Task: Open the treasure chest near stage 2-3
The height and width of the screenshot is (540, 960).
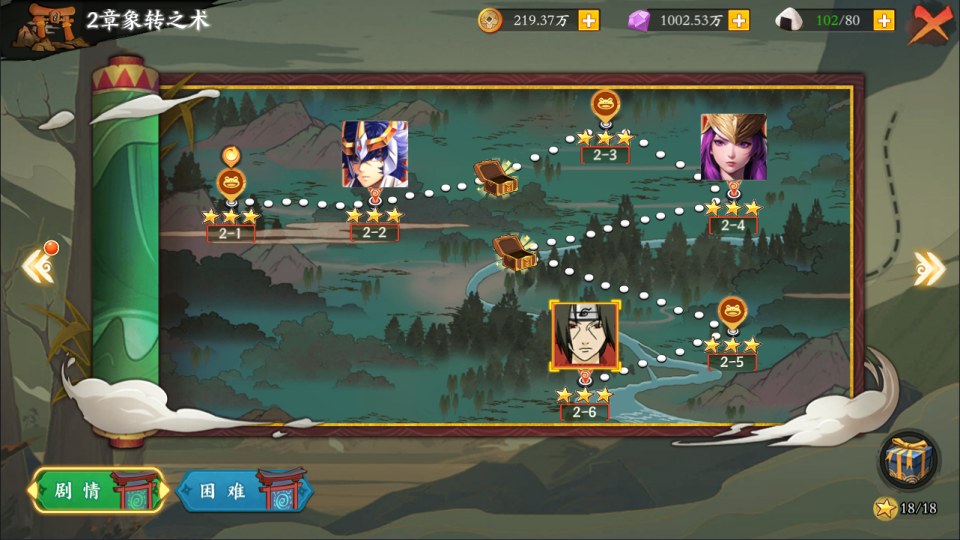Action: (x=495, y=177)
